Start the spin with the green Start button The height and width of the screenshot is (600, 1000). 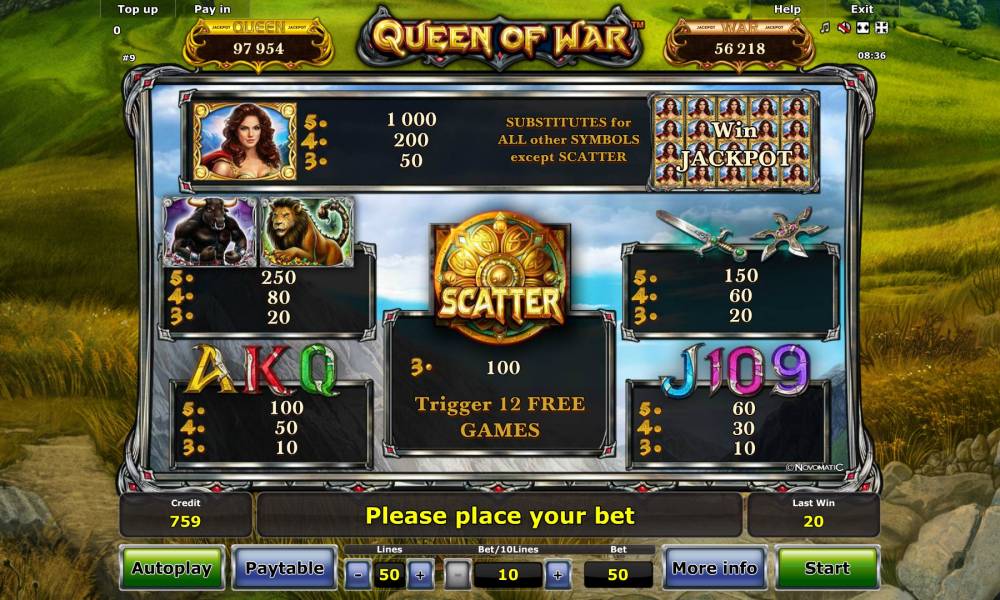(827, 568)
